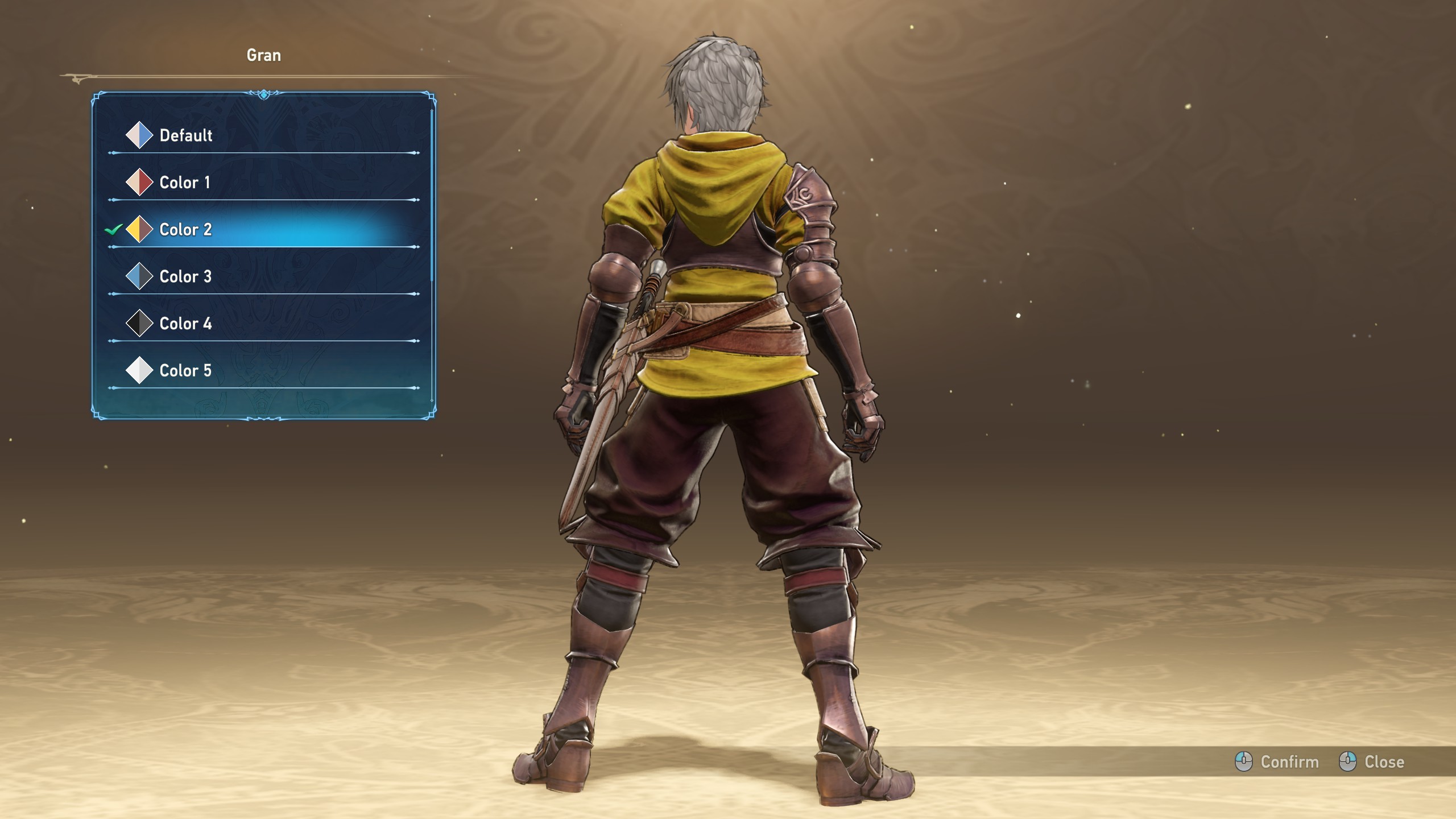The height and width of the screenshot is (819, 1456).
Task: Select the Default color scheme
Action: tap(186, 135)
